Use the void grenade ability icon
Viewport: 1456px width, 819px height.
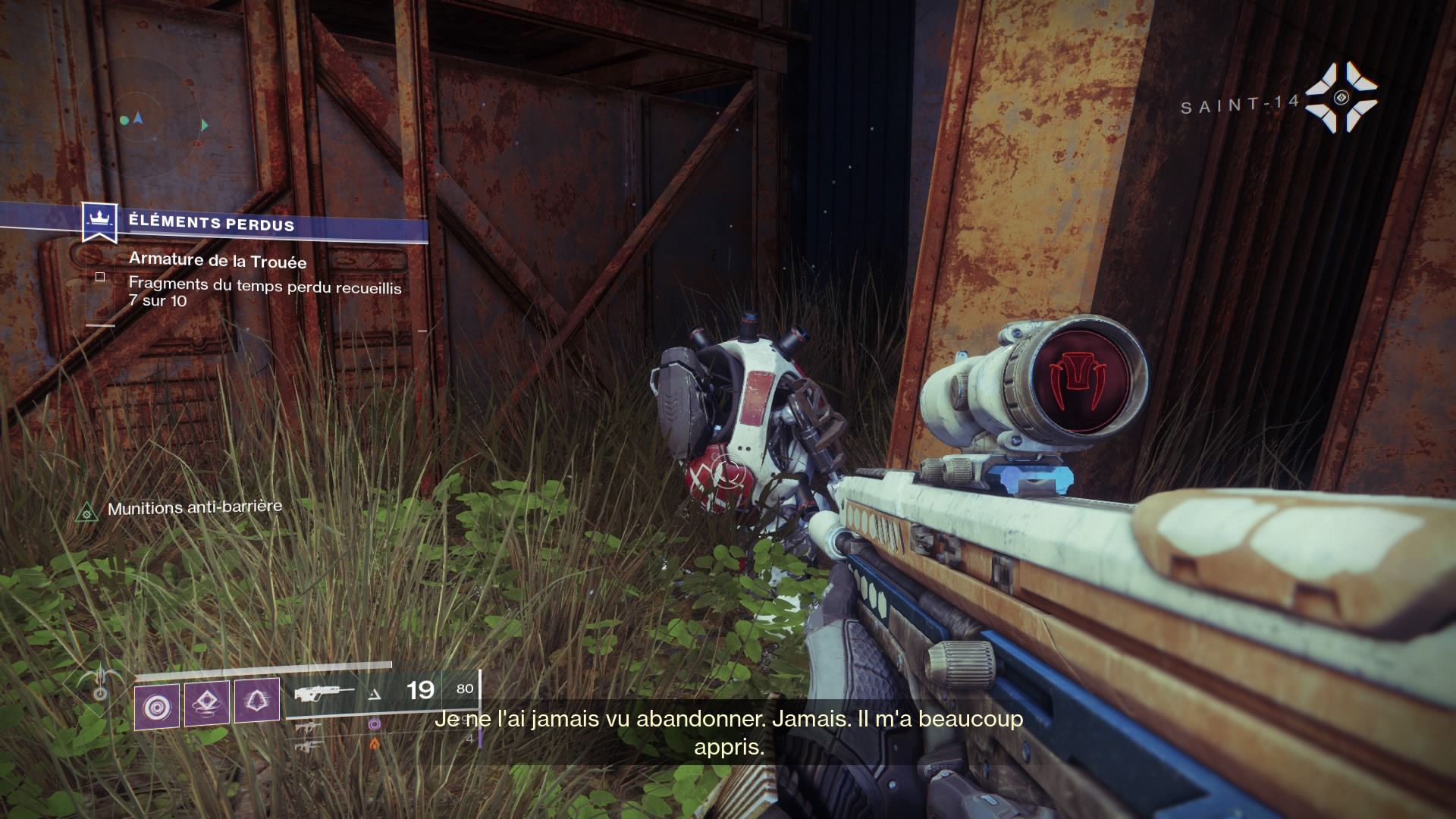point(157,707)
